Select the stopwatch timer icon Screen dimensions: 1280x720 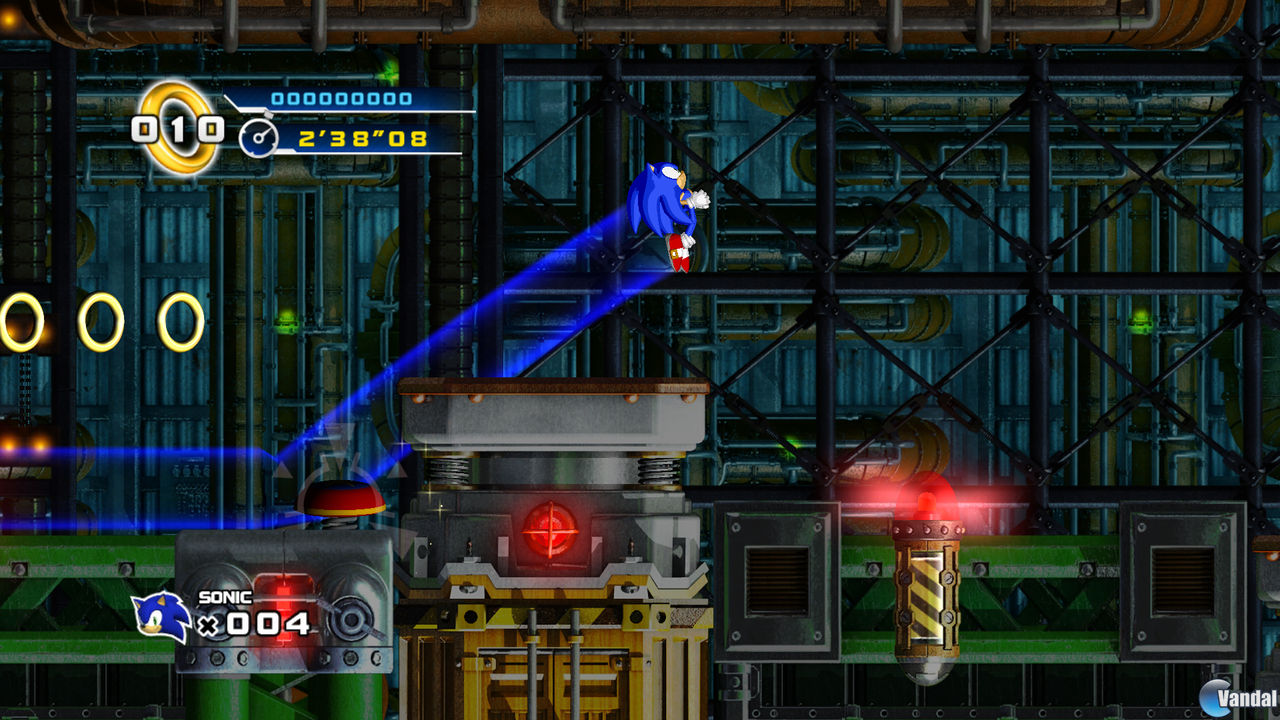coord(258,140)
